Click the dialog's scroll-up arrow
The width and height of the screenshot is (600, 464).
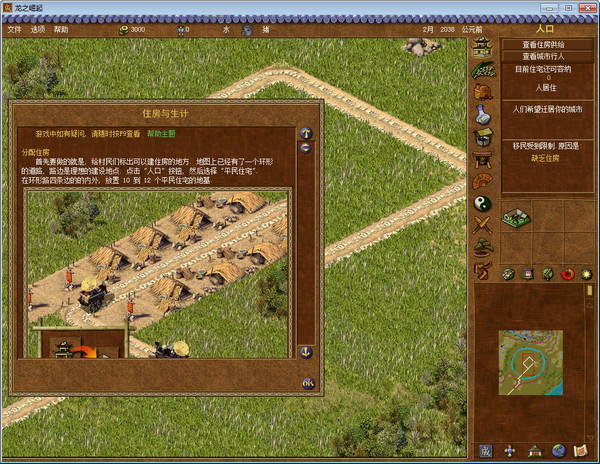coord(306,133)
